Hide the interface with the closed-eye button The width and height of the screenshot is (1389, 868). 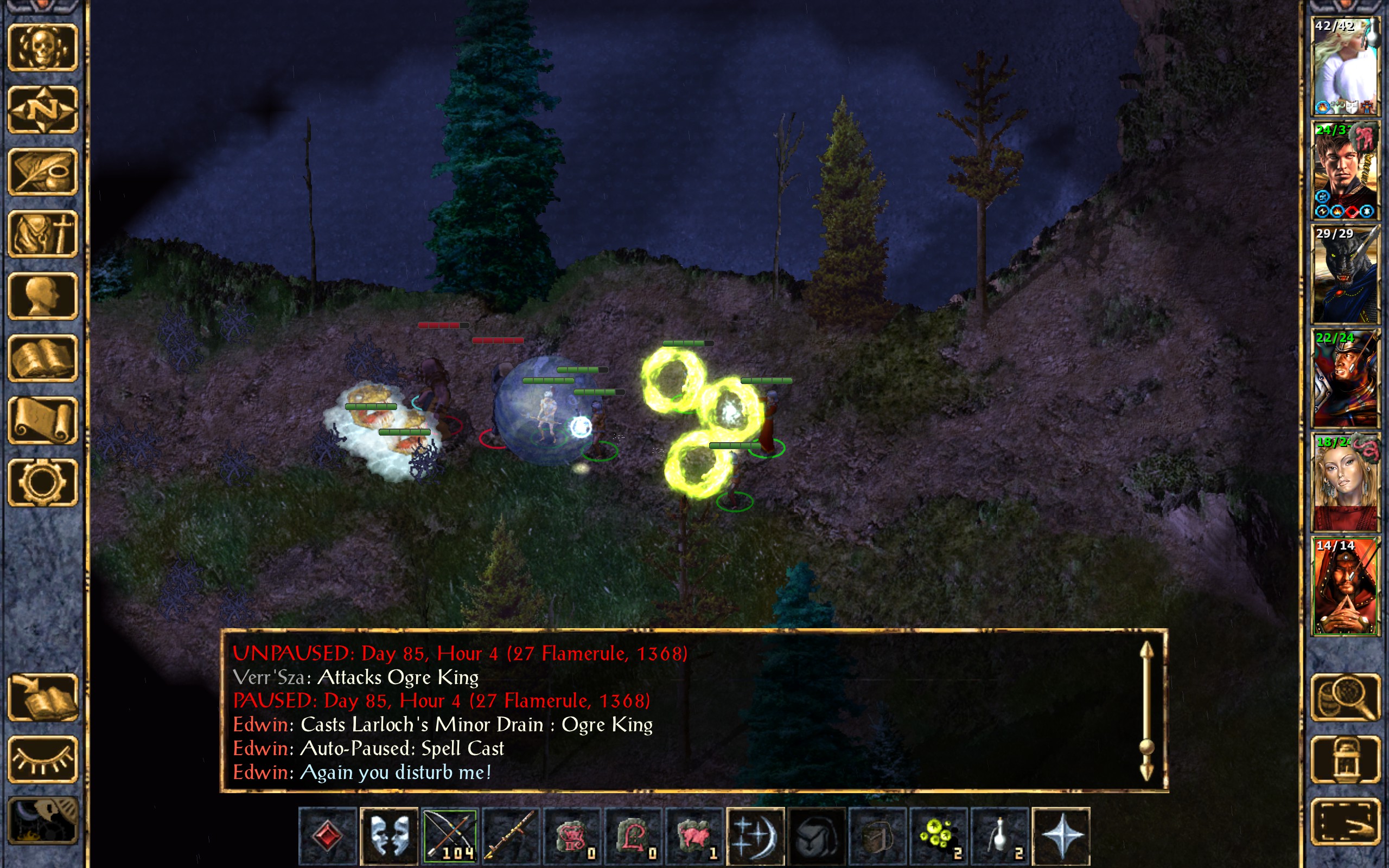(x=43, y=759)
